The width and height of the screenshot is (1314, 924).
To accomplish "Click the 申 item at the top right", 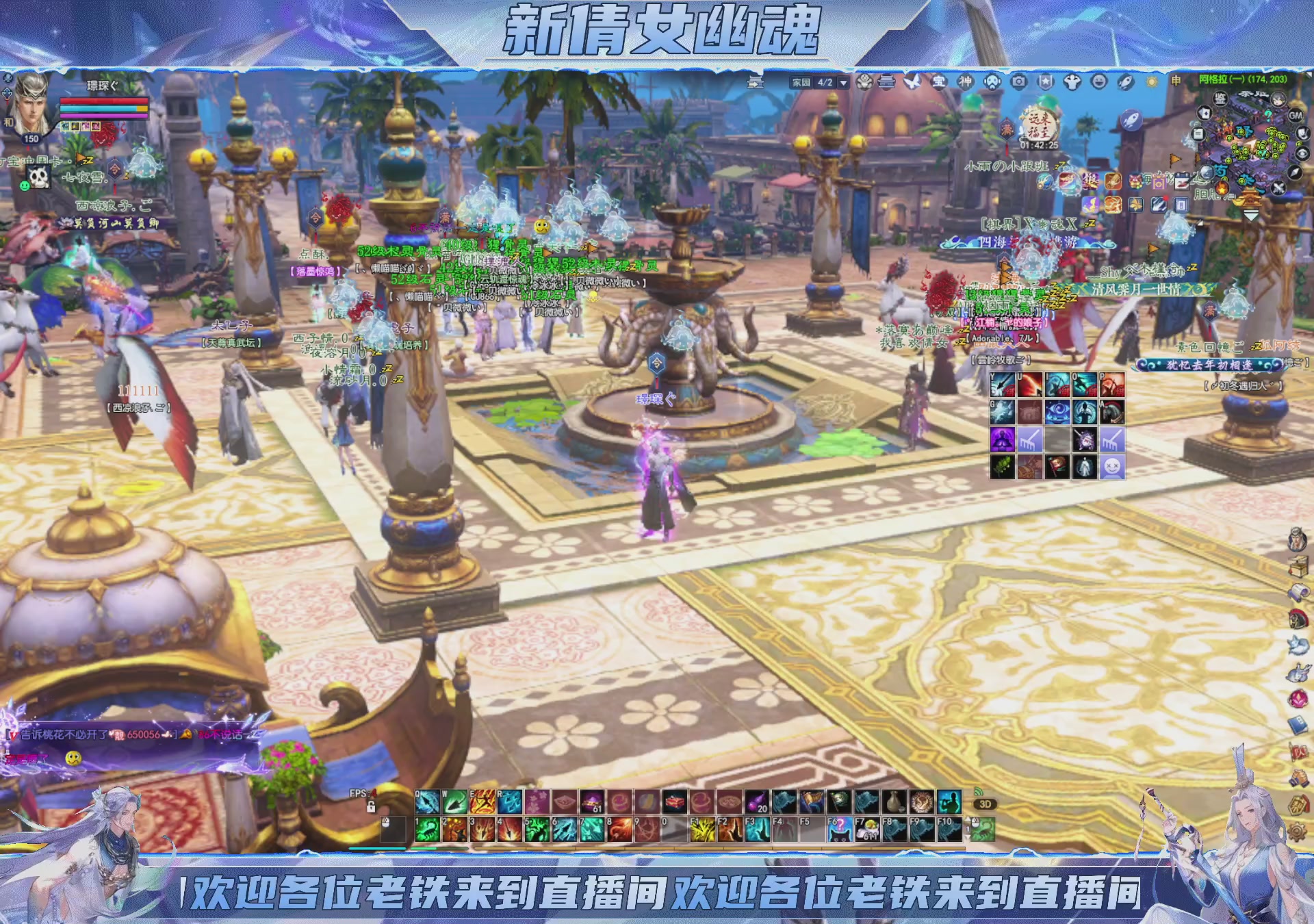I will tap(1174, 81).
